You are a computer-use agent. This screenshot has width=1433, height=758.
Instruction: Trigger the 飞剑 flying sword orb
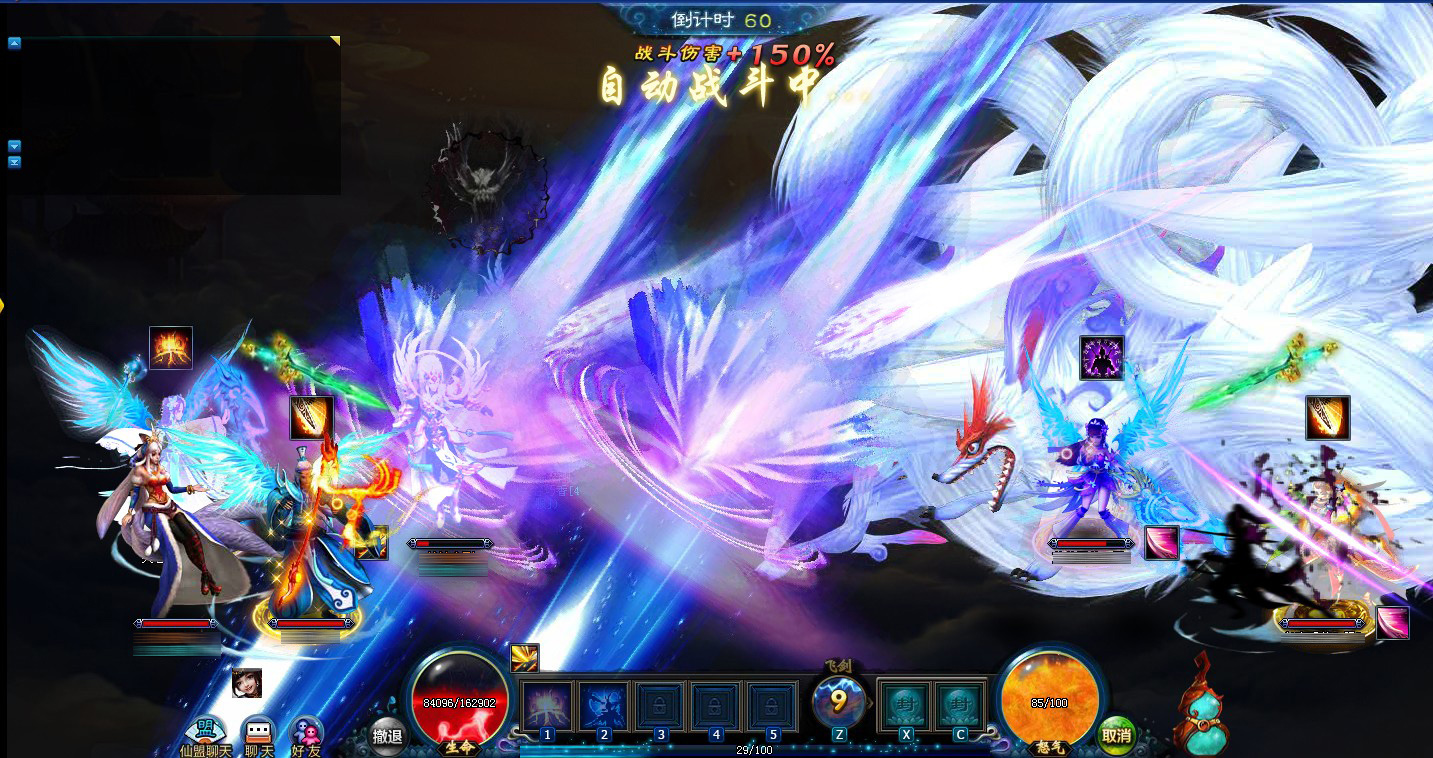[x=838, y=701]
